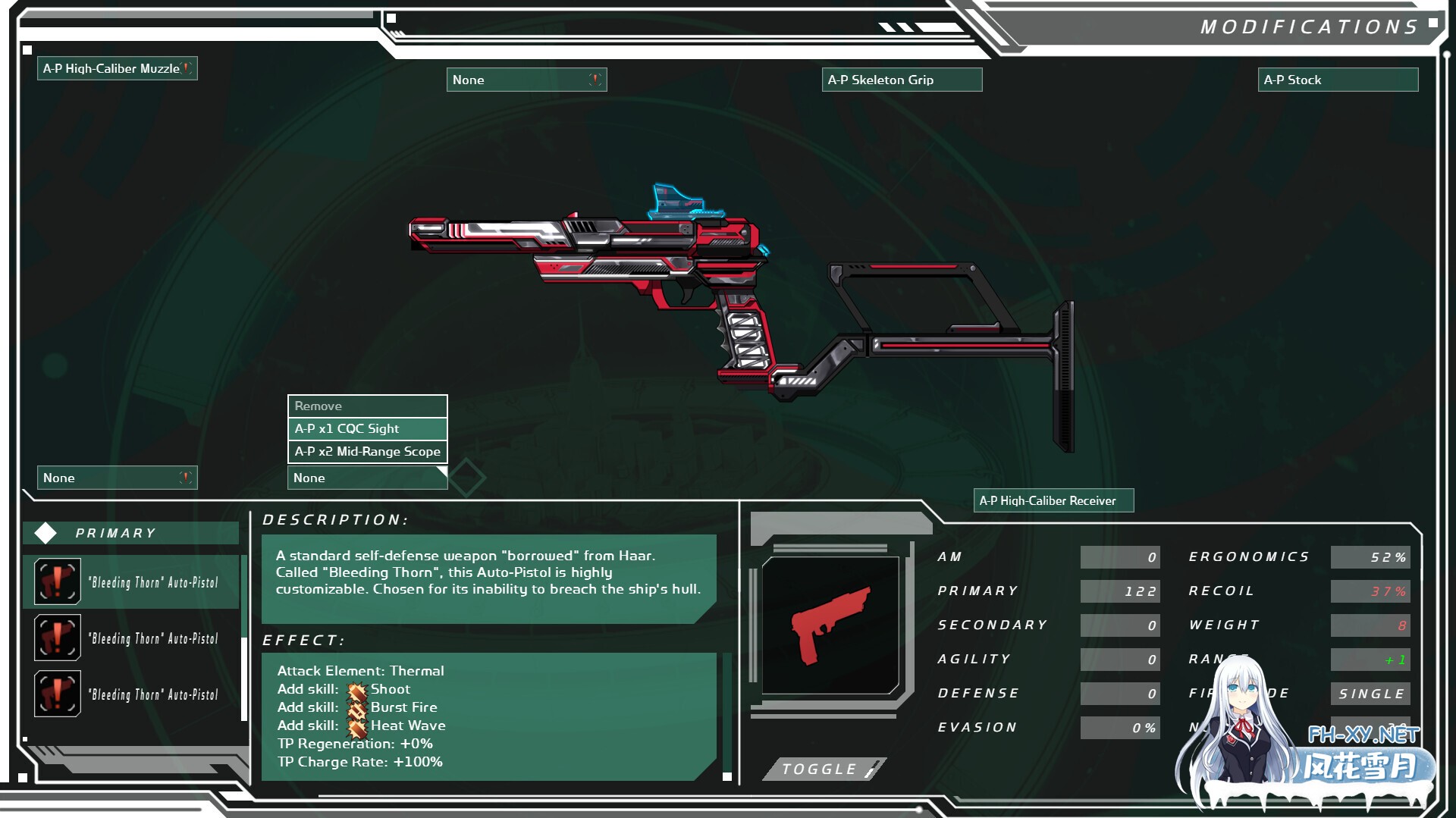The image size is (1456, 818).
Task: Click the PRIMARY weapon category header
Action: coord(130,533)
